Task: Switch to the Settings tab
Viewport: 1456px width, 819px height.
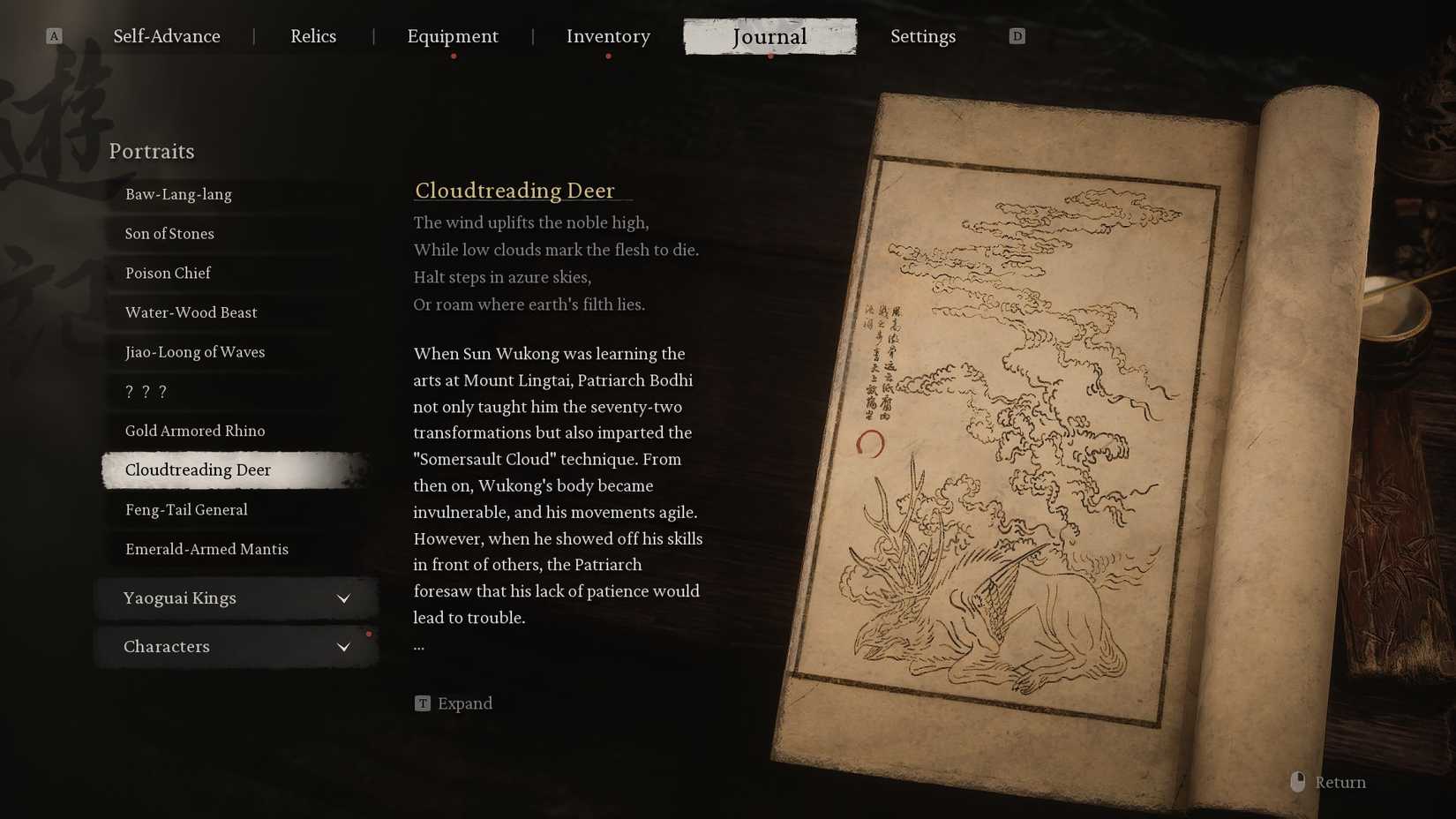Action: (x=923, y=36)
